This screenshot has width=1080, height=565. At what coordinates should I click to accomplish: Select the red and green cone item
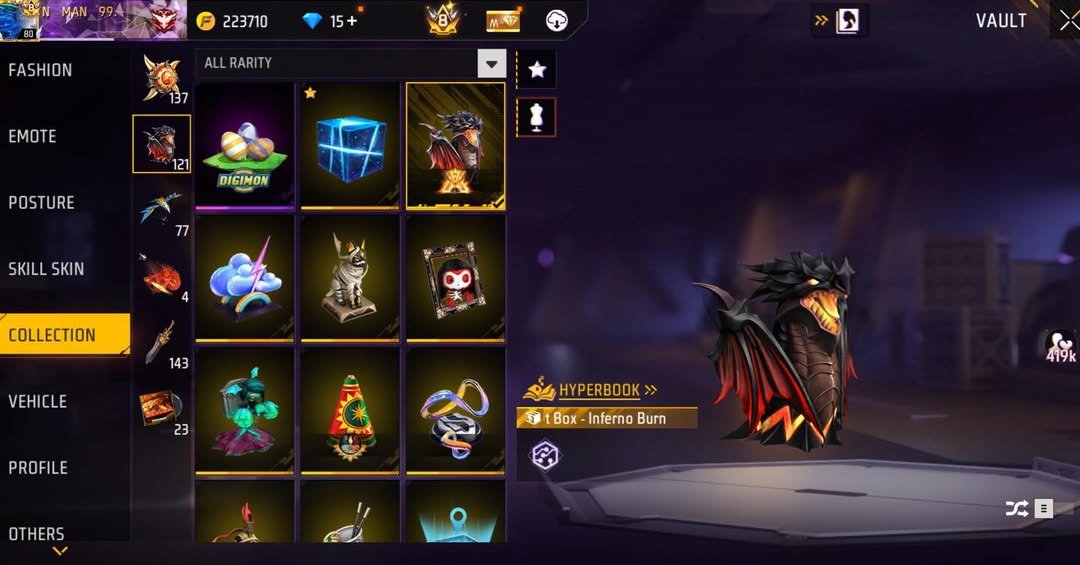[350, 410]
